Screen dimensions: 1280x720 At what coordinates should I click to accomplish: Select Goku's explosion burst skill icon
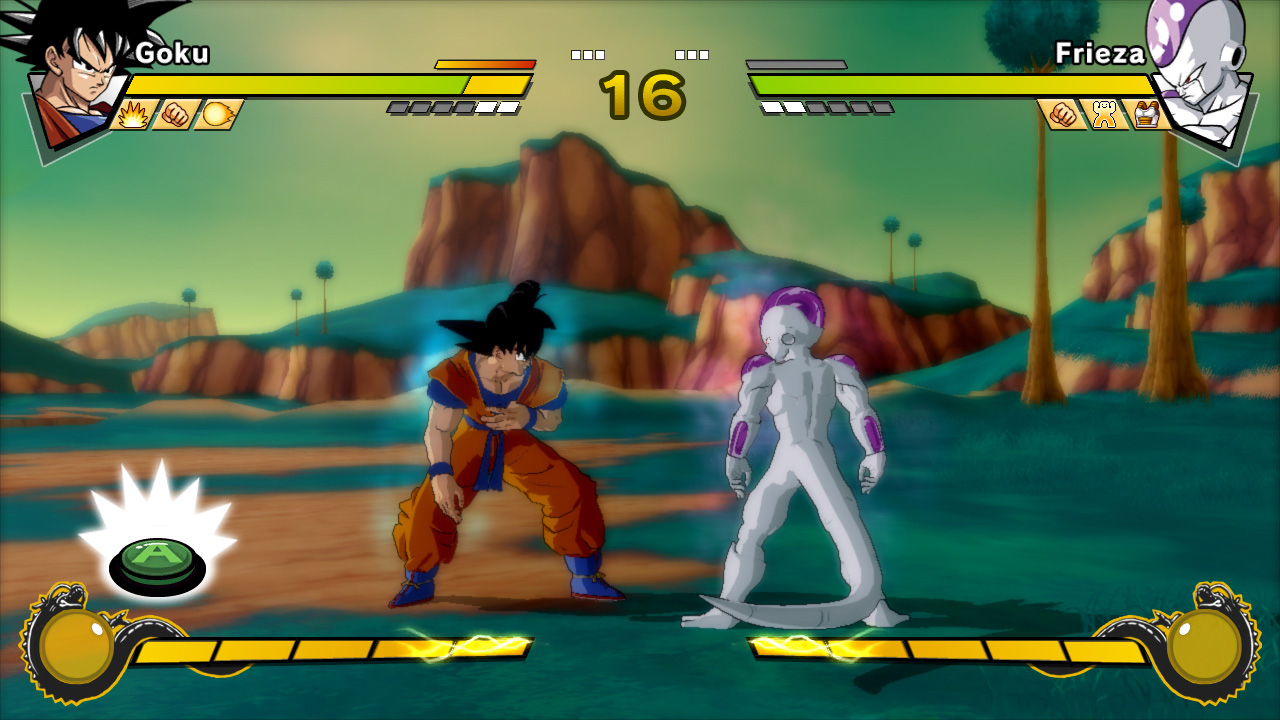click(x=134, y=115)
